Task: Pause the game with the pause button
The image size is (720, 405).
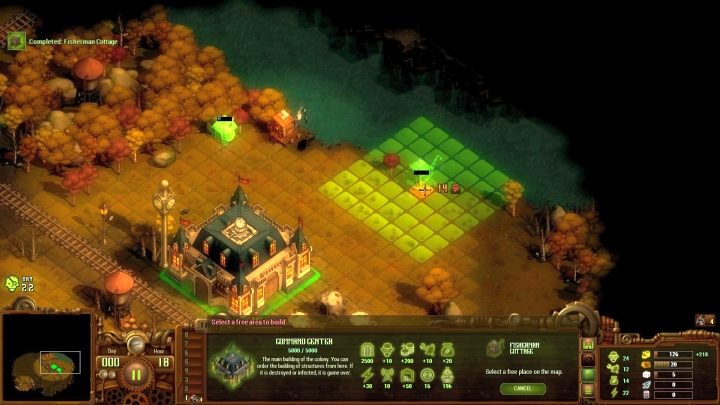Action: (138, 376)
